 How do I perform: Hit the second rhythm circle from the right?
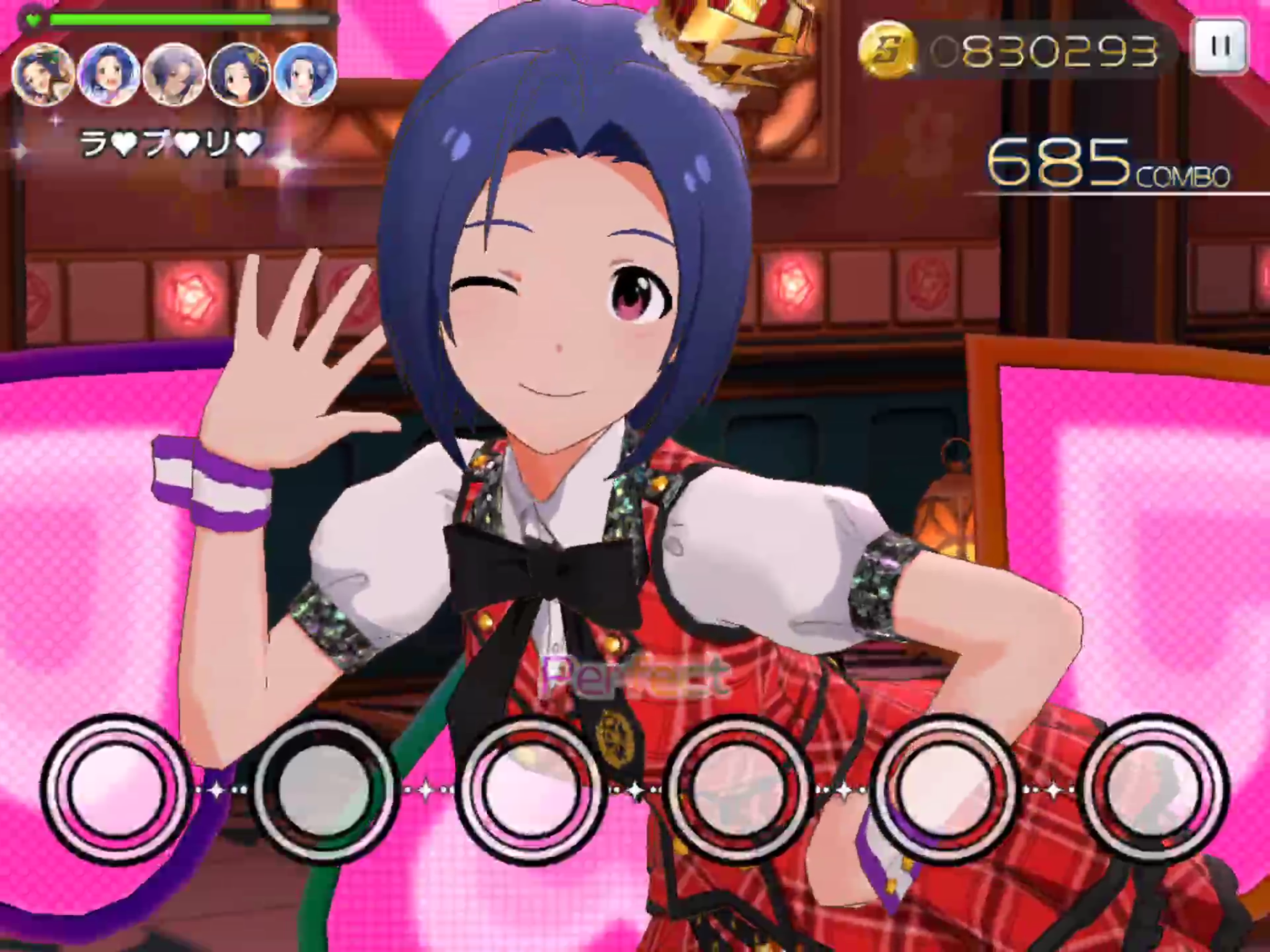pos(946,787)
